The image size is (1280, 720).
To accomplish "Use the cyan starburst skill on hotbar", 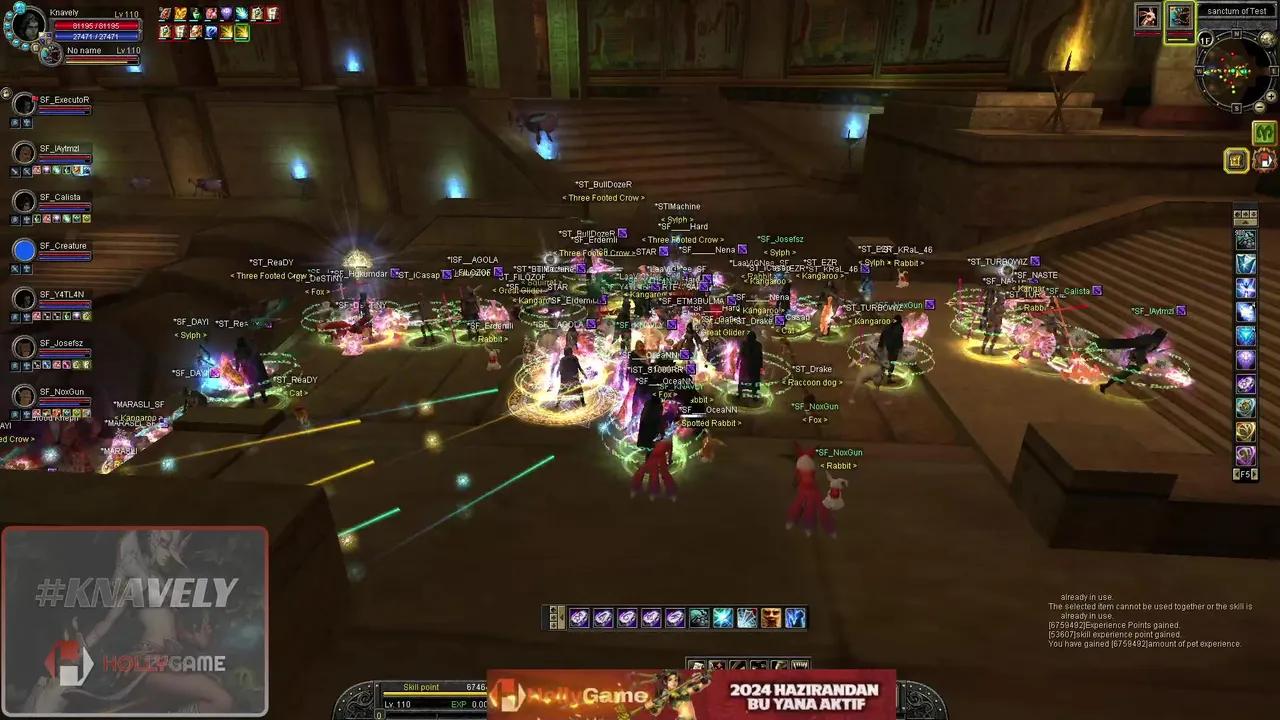I will 723,618.
